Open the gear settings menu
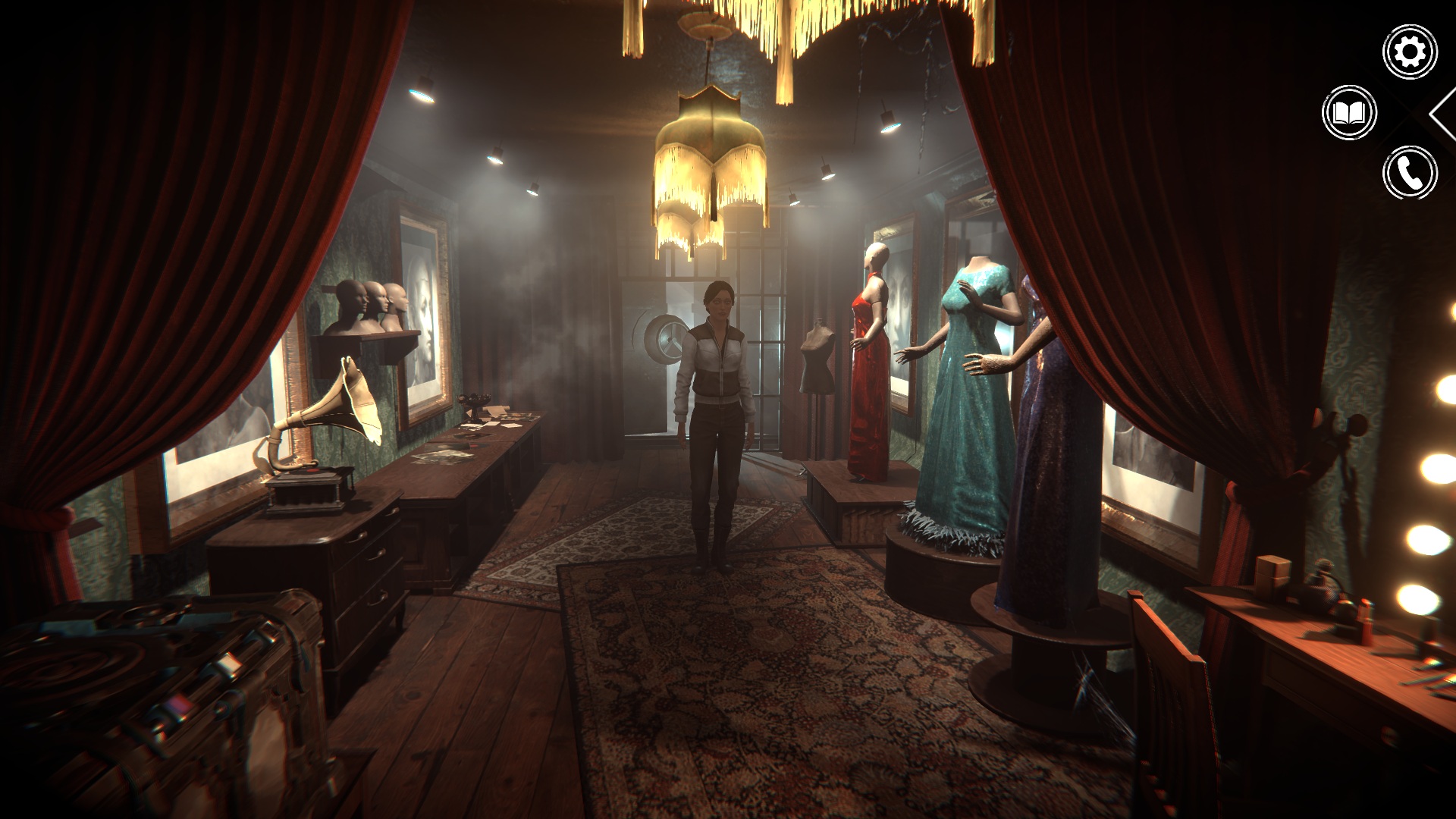This screenshot has height=819, width=1456. tap(1410, 52)
